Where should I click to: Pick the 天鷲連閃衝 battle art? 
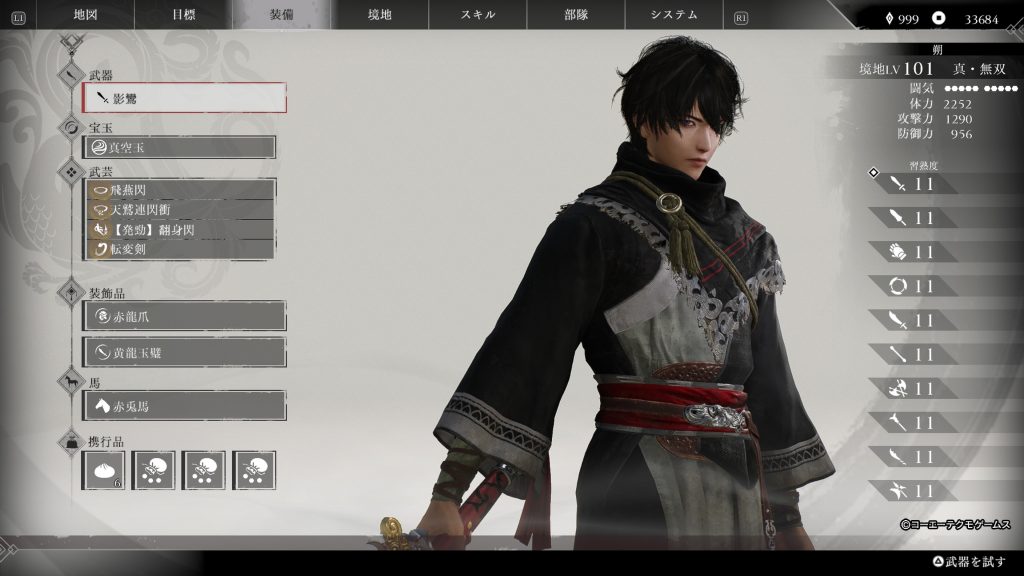[x=180, y=209]
